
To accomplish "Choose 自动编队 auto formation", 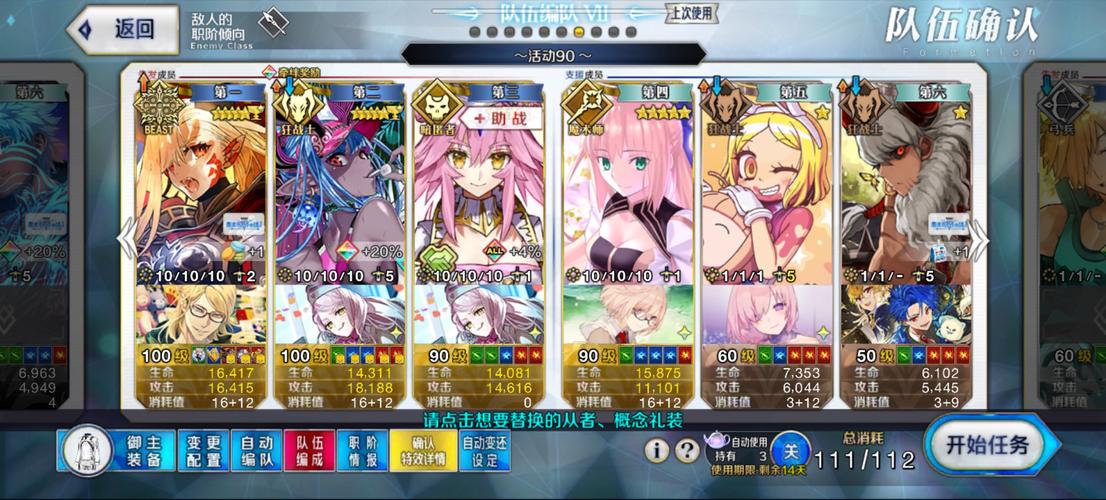I will (257, 451).
